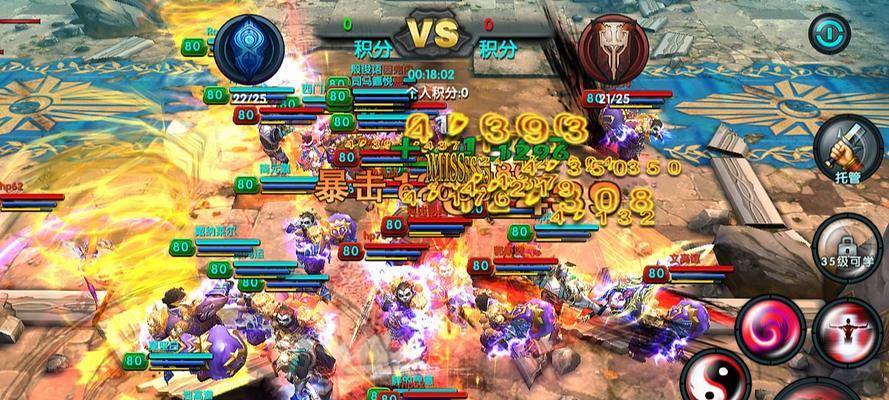
Task: Activate the red swirl vortex skill
Action: point(768,325)
